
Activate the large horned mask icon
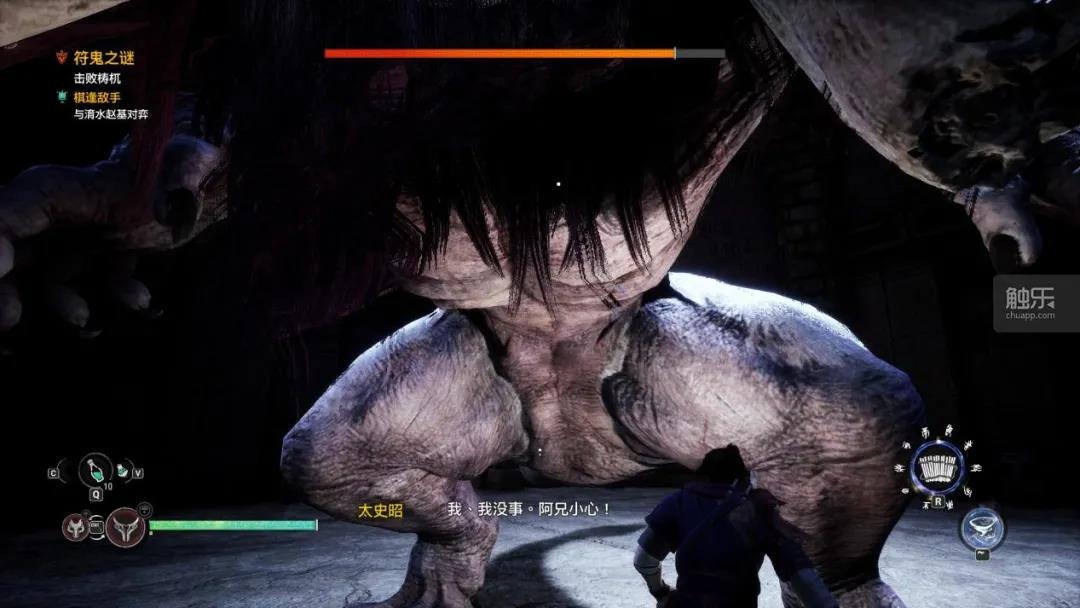pos(126,525)
